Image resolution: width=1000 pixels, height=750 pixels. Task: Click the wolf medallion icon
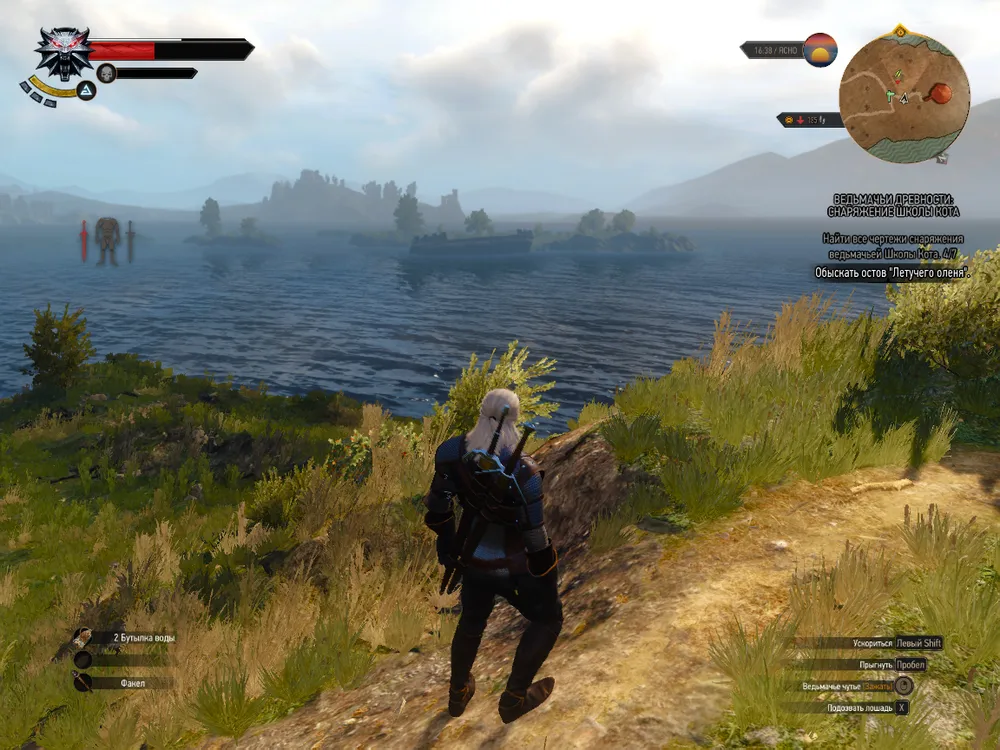(x=63, y=53)
